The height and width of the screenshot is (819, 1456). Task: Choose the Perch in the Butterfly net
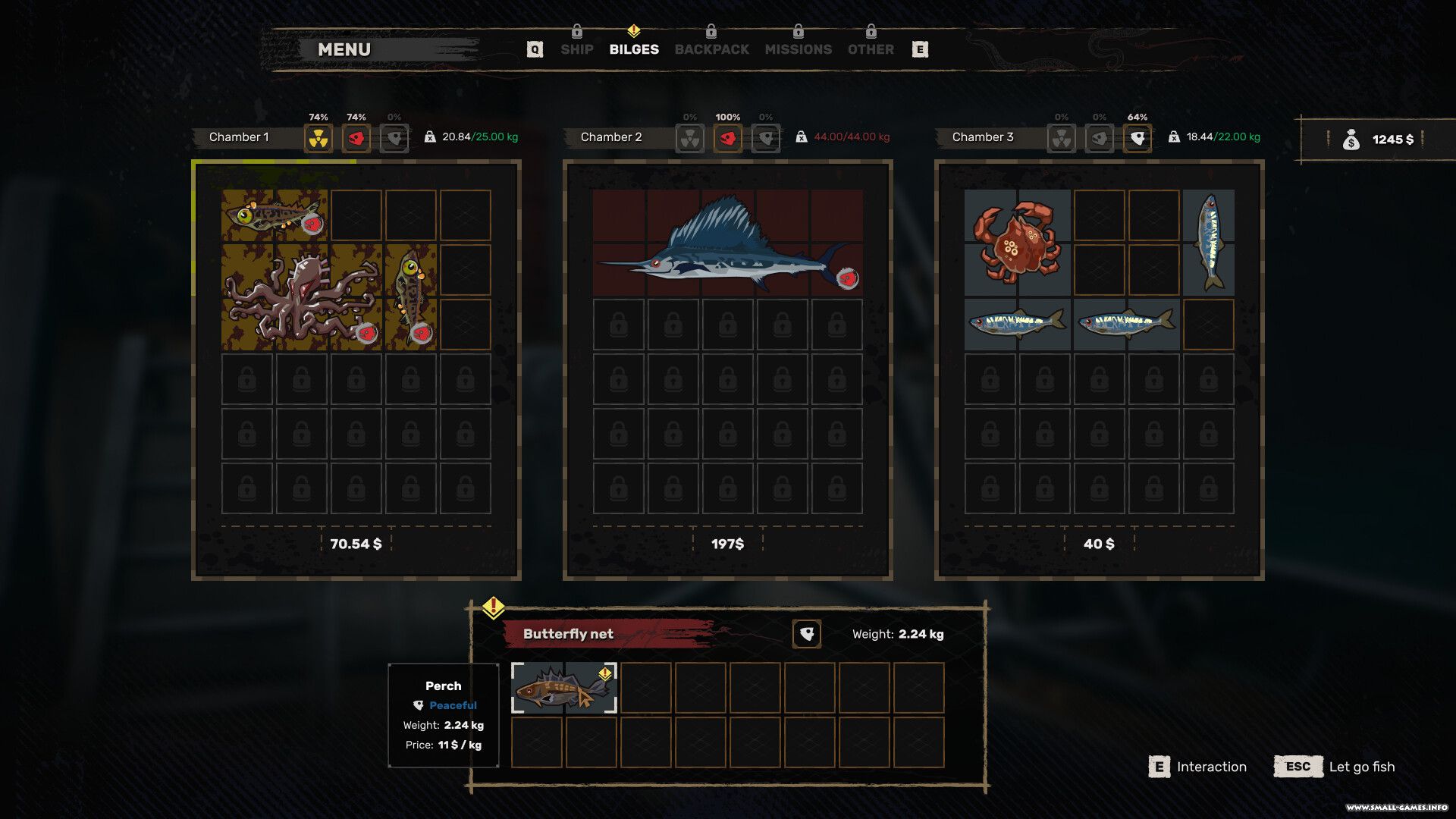coord(563,688)
